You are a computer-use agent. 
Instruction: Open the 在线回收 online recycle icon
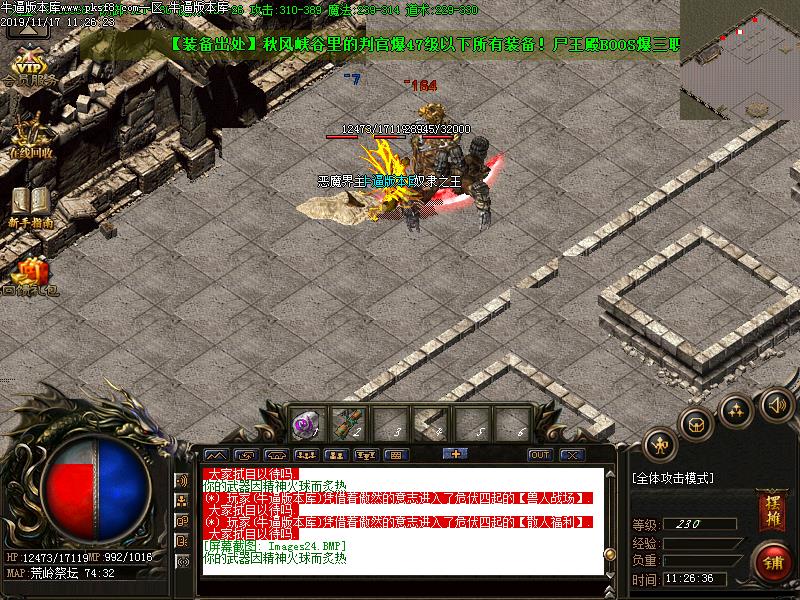30,135
